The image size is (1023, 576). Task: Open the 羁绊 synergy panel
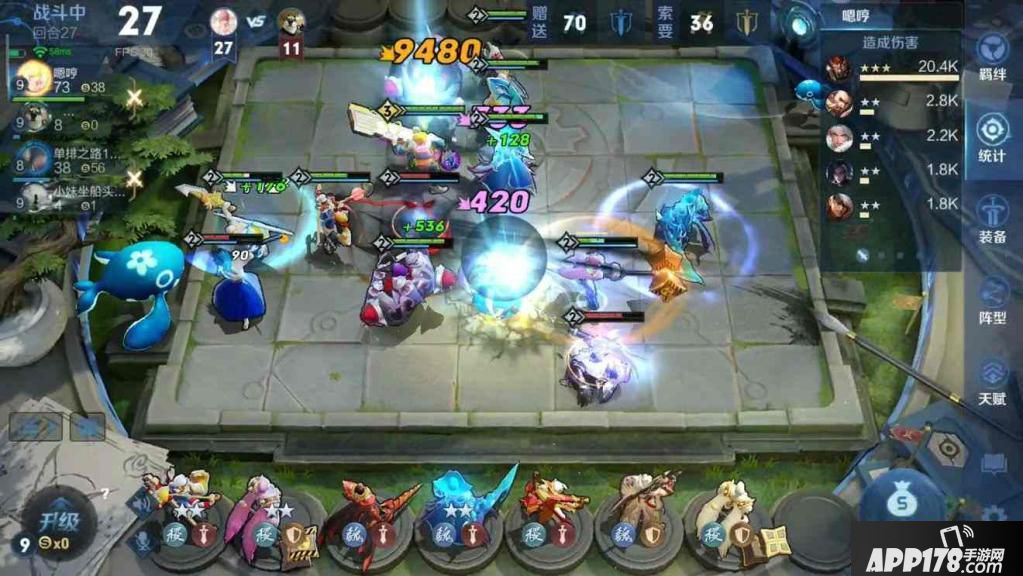click(992, 56)
